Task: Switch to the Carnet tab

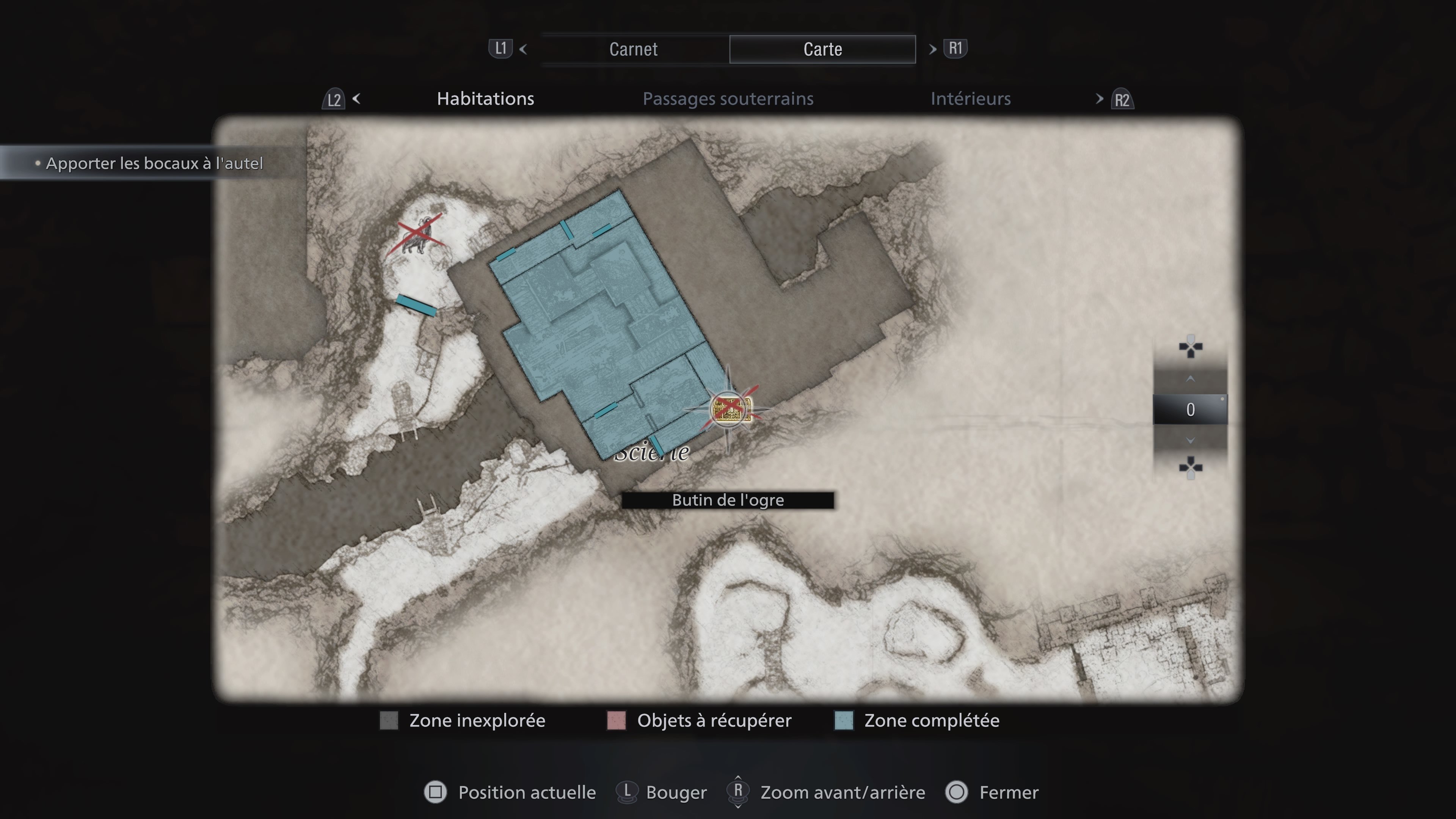Action: pos(634,49)
